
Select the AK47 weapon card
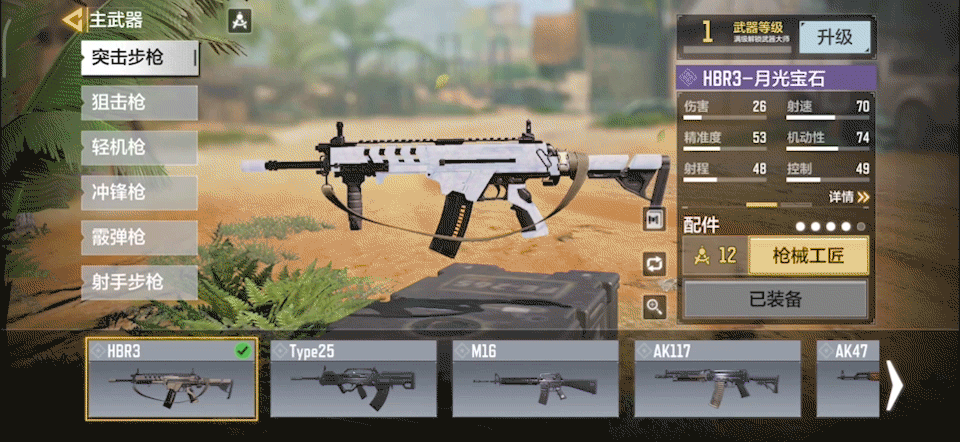(x=848, y=379)
